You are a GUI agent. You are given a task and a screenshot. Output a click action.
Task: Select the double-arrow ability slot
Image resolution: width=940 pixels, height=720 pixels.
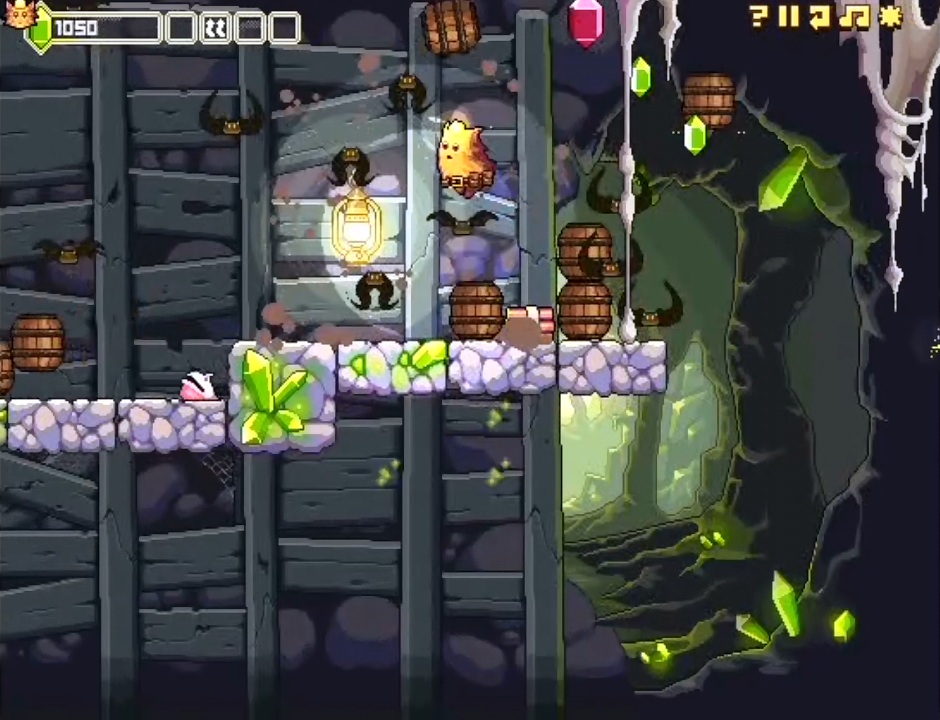pyautogui.click(x=215, y=28)
